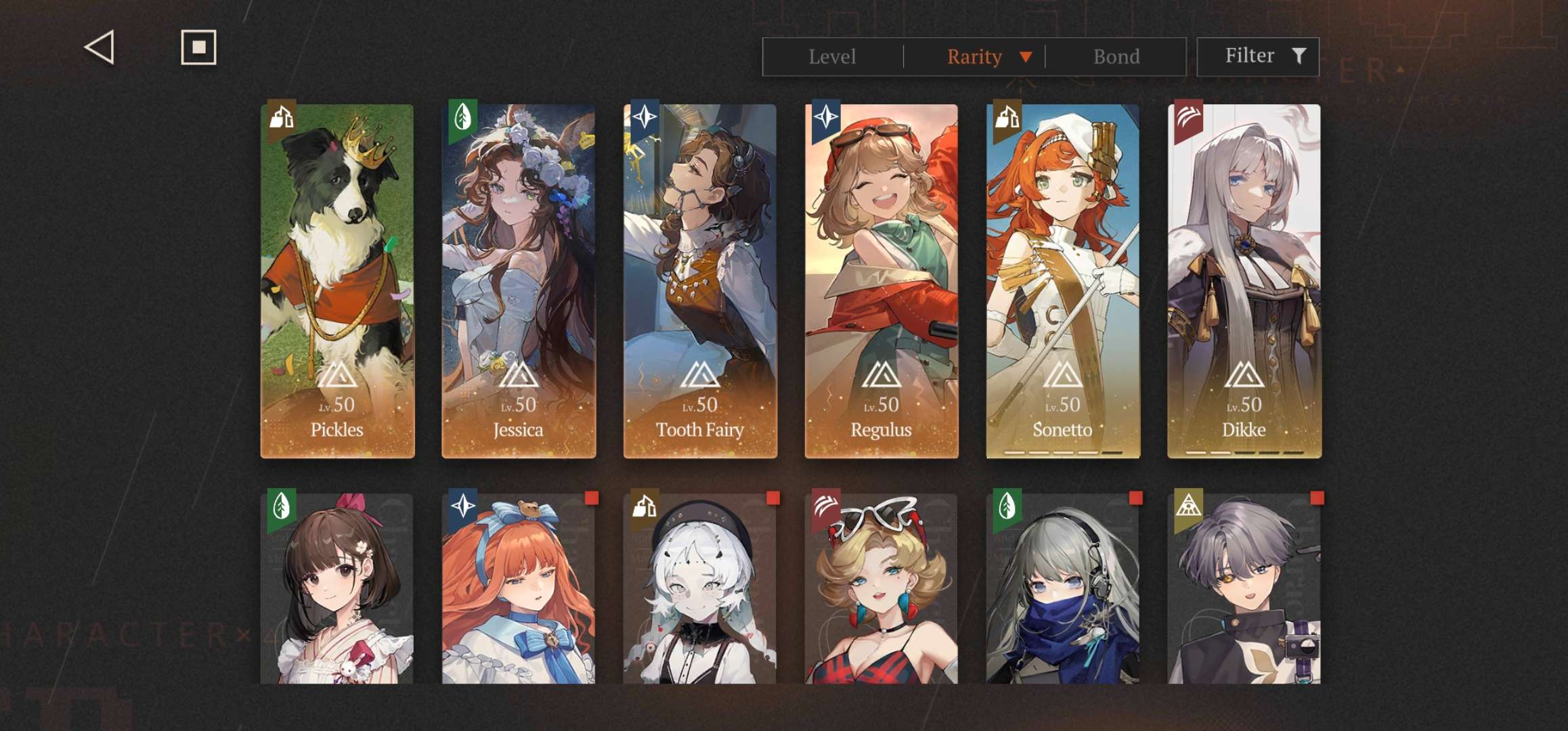
Task: Sort characters by Rarity
Action: click(x=975, y=57)
